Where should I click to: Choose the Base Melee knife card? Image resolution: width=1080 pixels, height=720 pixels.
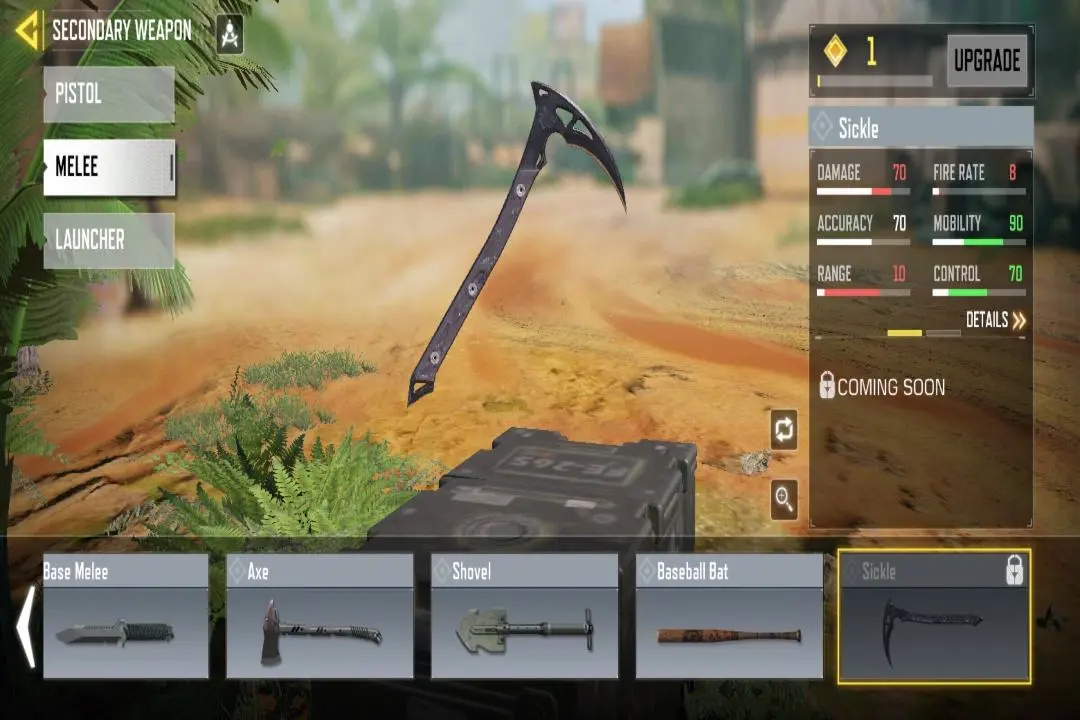[x=126, y=616]
